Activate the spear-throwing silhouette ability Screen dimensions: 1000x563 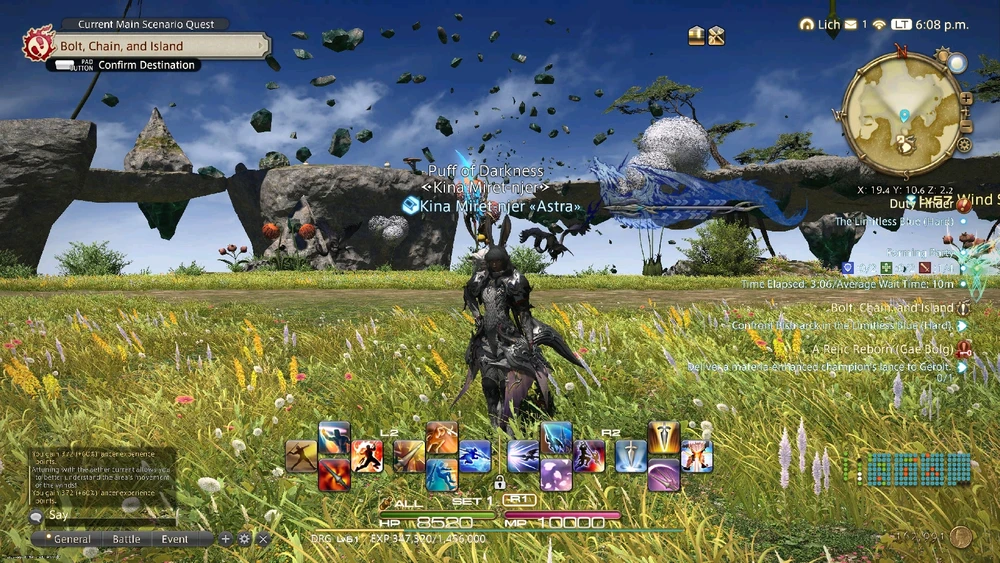point(301,456)
